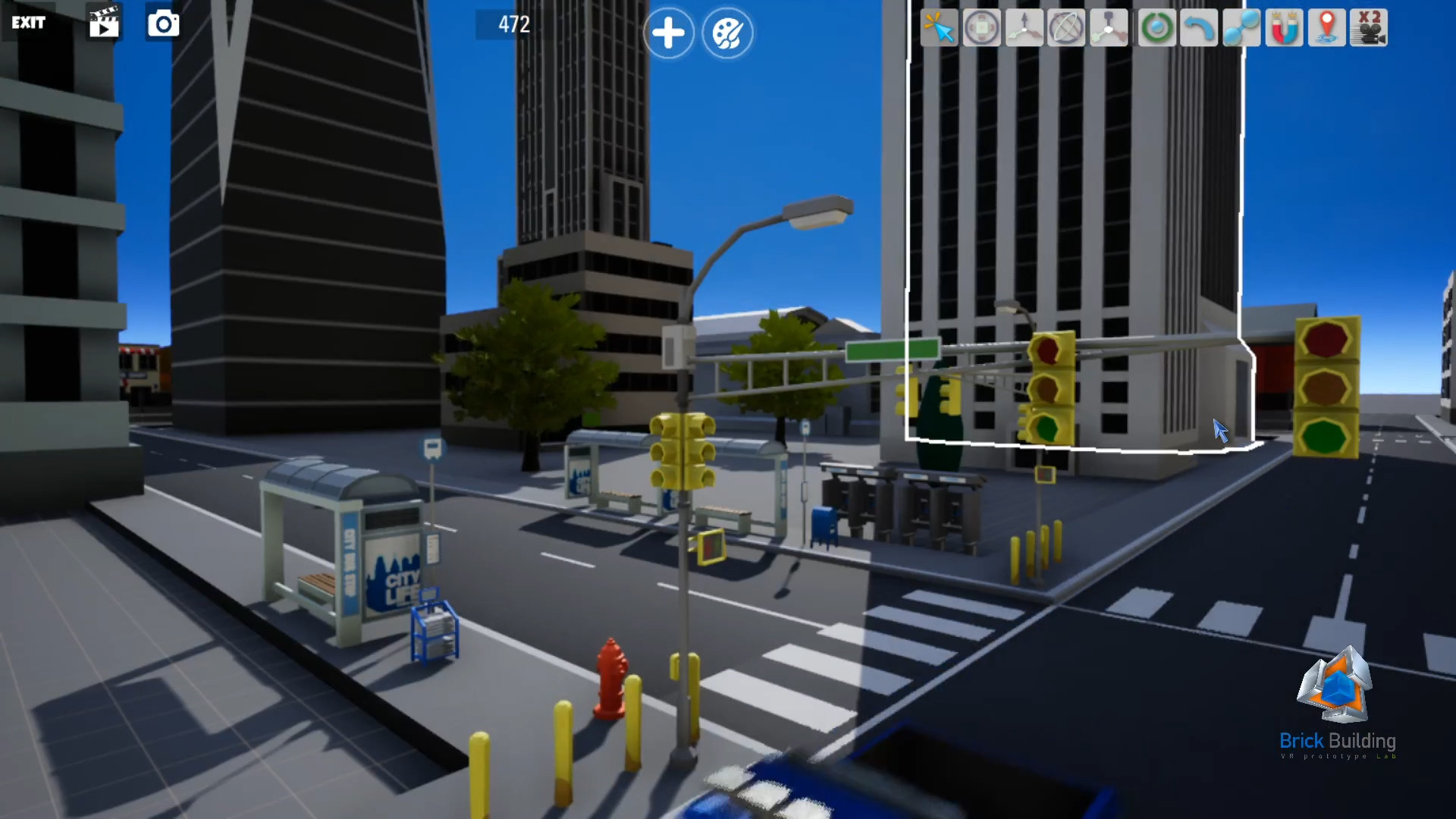Choose the rotate gyroscope tool

pyautogui.click(x=1066, y=27)
